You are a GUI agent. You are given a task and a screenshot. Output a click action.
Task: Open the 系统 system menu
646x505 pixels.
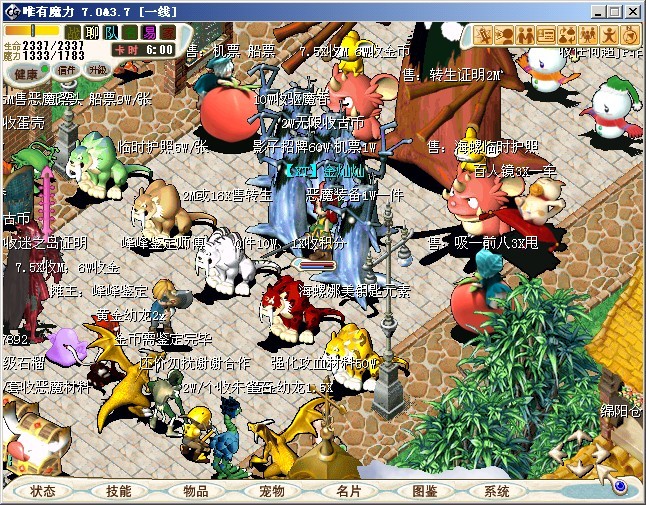coord(497,491)
